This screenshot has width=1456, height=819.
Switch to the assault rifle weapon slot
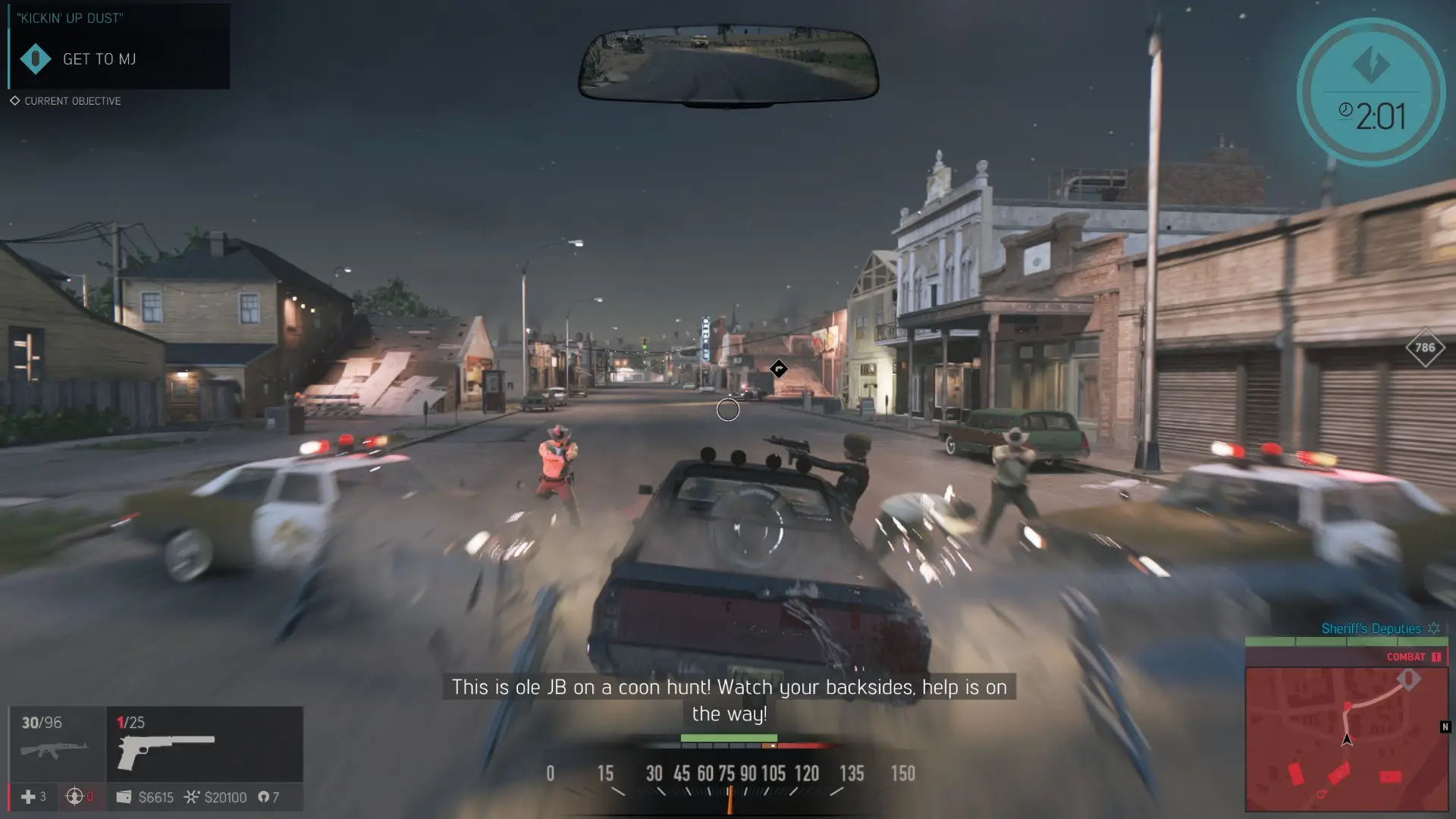[56, 743]
